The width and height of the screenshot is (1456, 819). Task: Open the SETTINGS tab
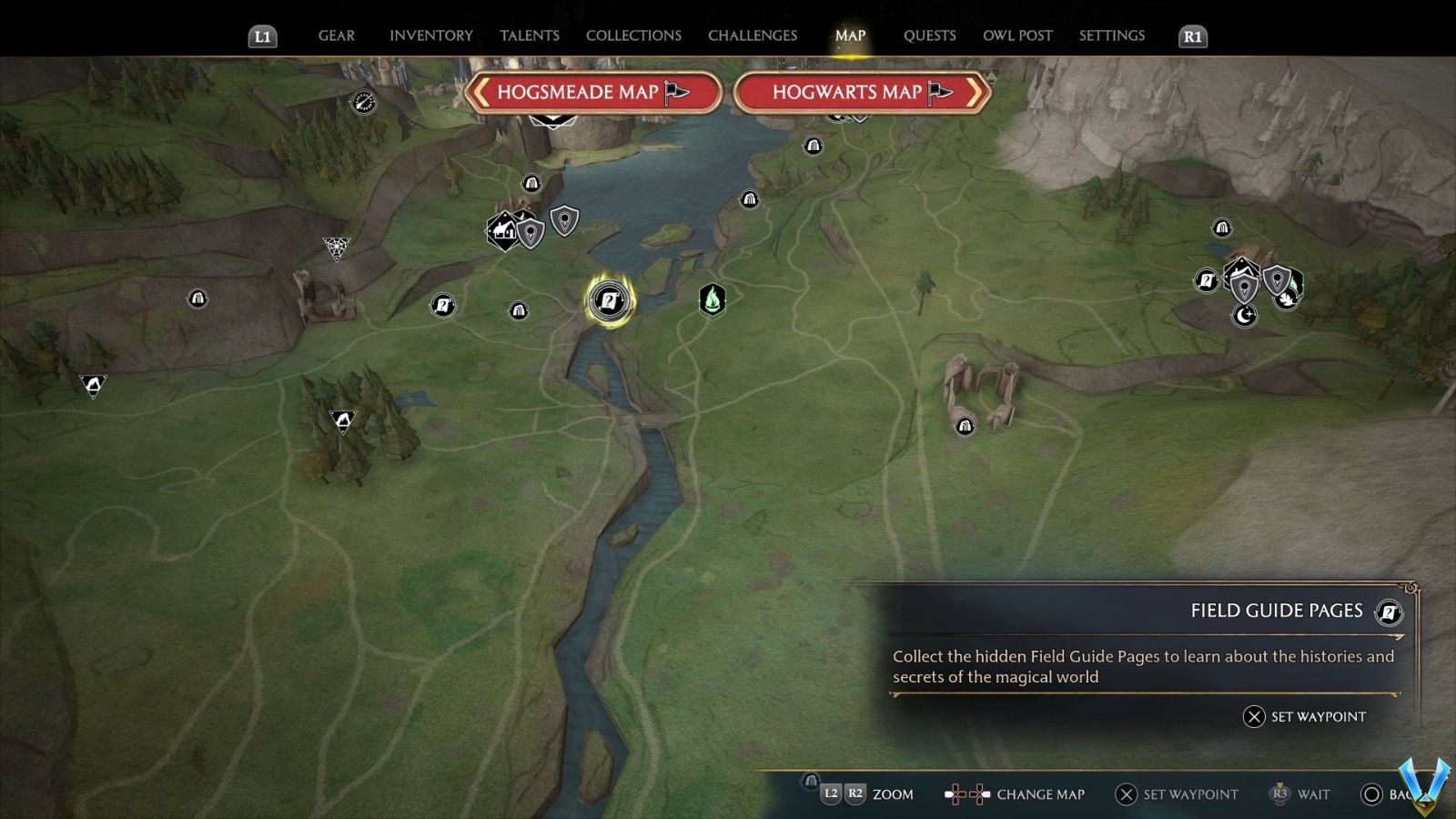pos(1111,35)
